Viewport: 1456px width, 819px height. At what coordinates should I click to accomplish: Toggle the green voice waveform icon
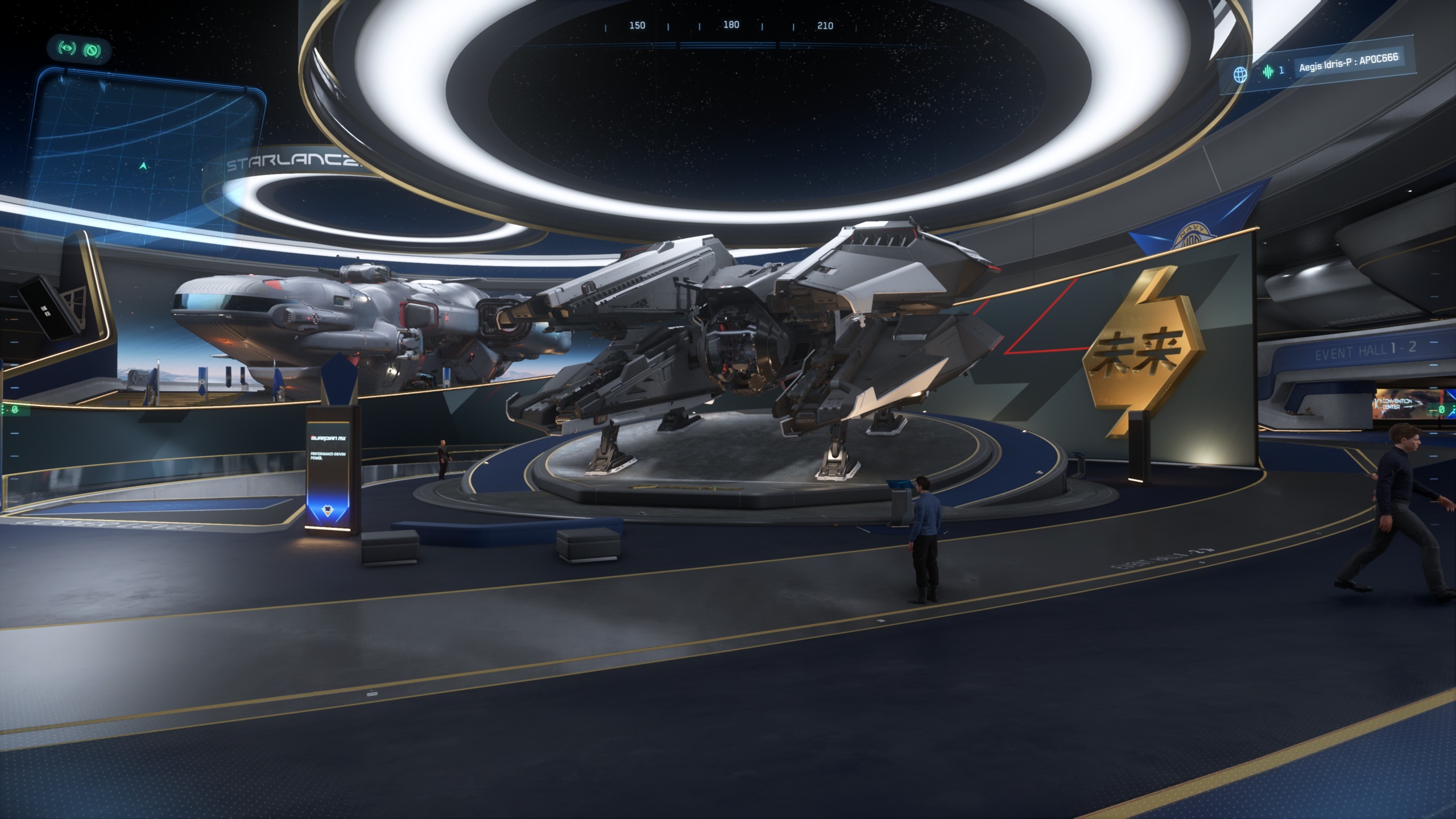(x=1268, y=72)
